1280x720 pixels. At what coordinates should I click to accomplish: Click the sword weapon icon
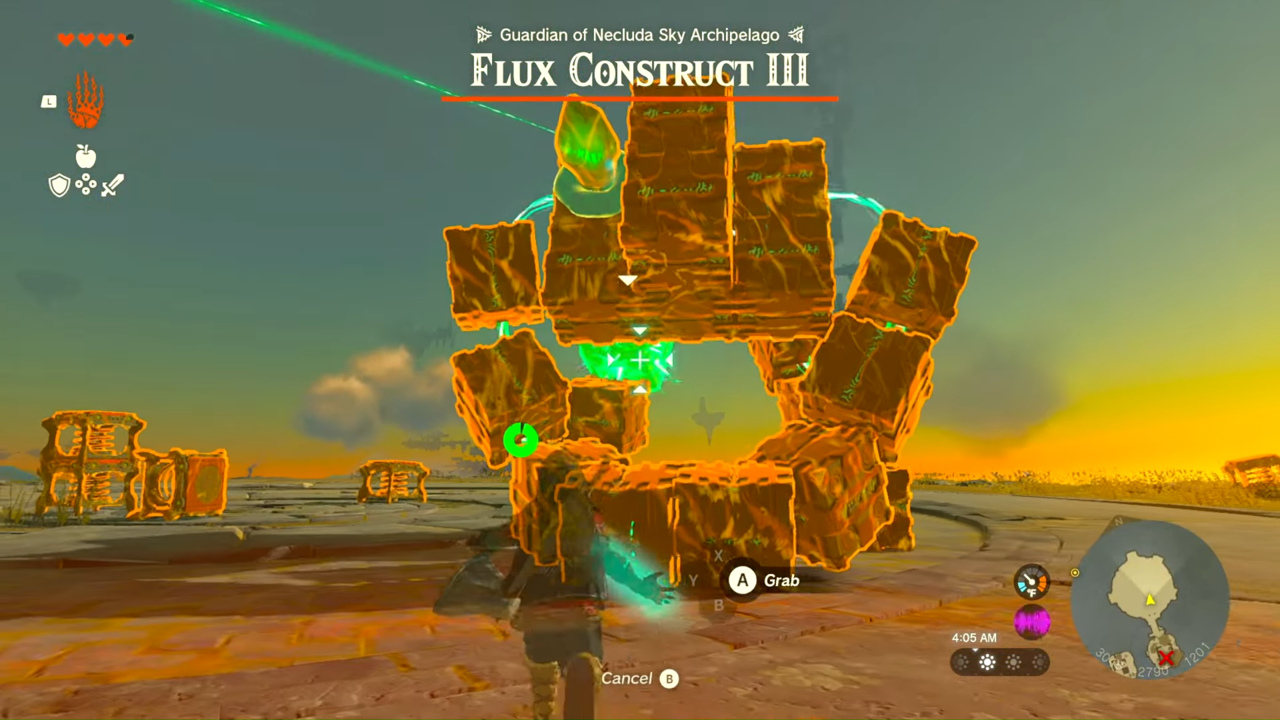111,185
